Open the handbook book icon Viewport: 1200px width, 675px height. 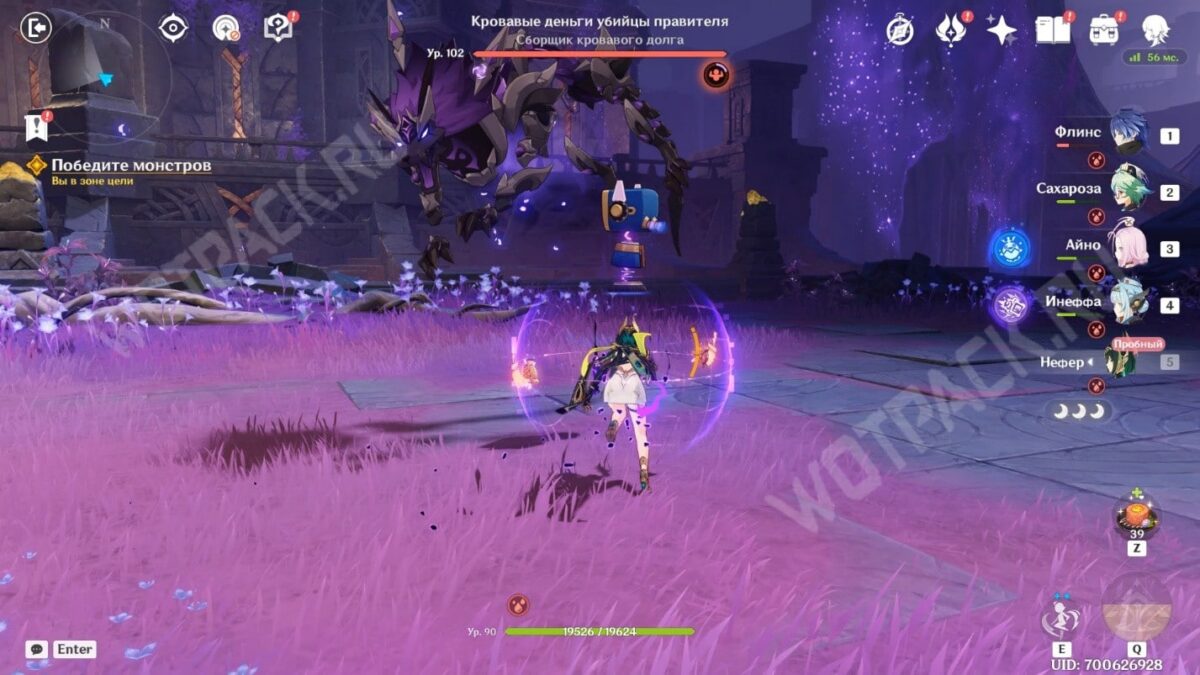click(x=1052, y=30)
